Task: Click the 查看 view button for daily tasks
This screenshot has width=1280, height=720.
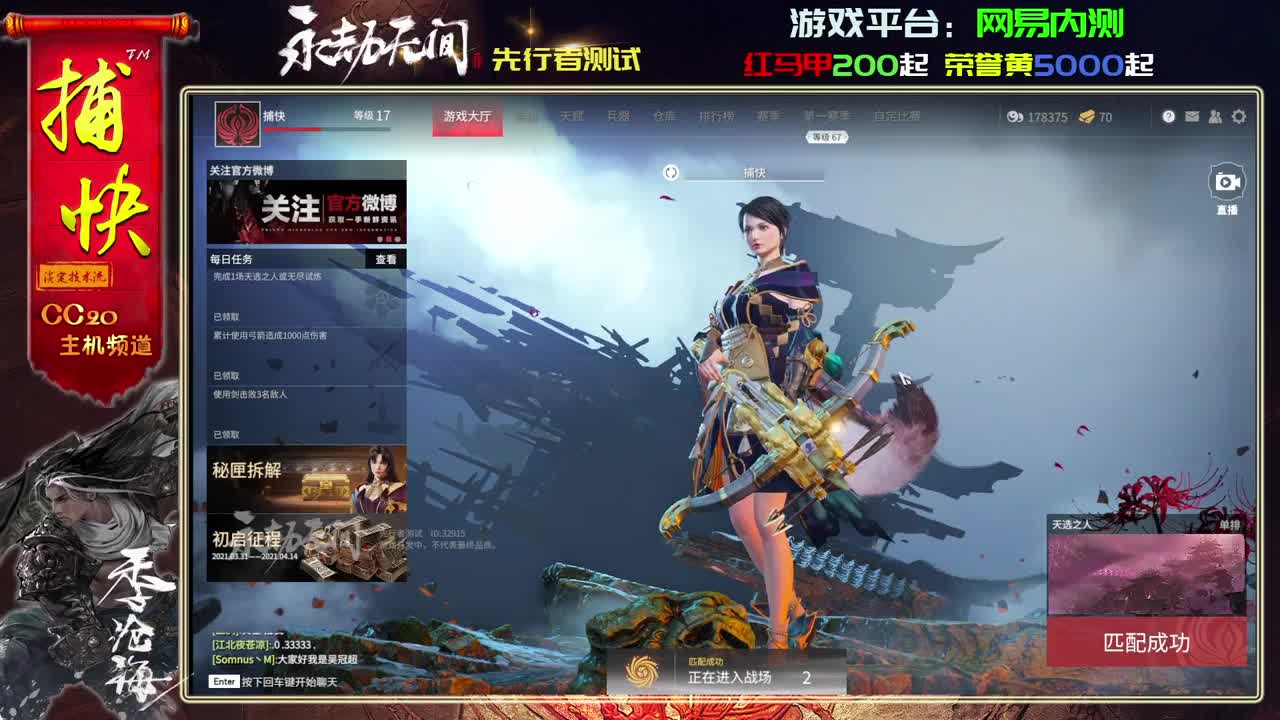Action: (x=384, y=259)
